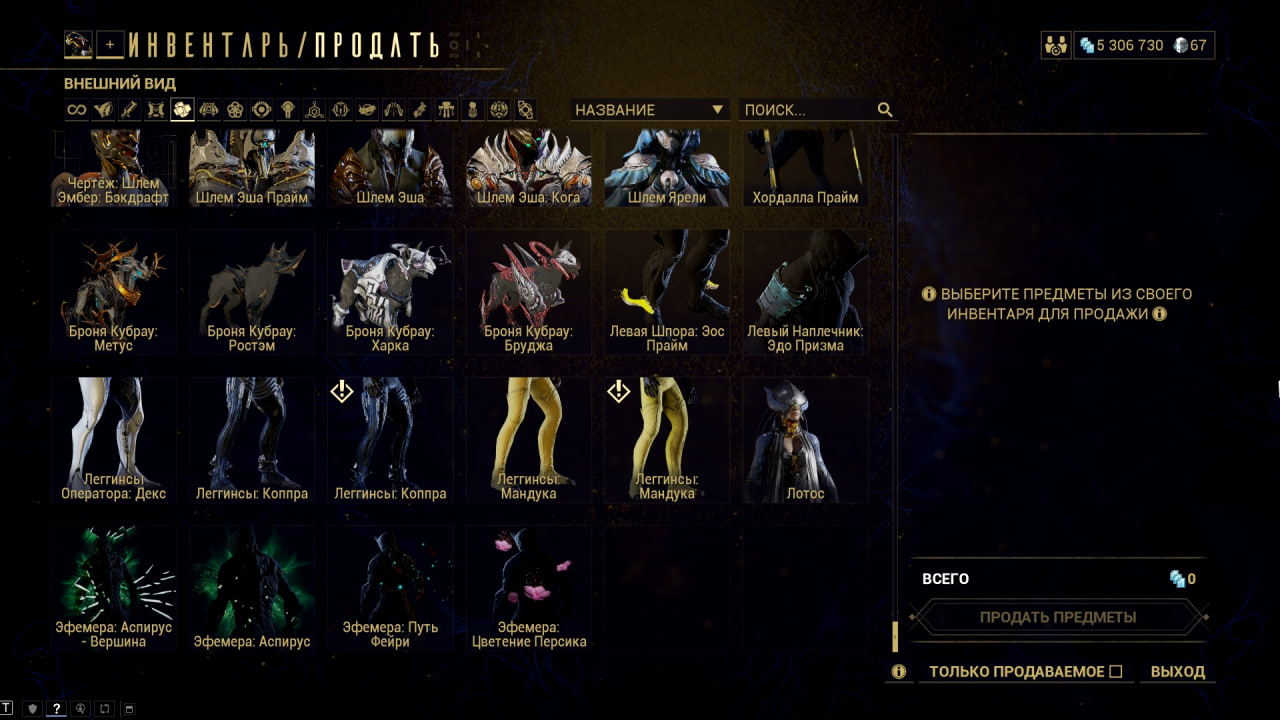Toggle the ТОЛЬКО ПРОДАВАЕМОЕ checkbox
This screenshot has height=720, width=1280.
[x=1116, y=672]
